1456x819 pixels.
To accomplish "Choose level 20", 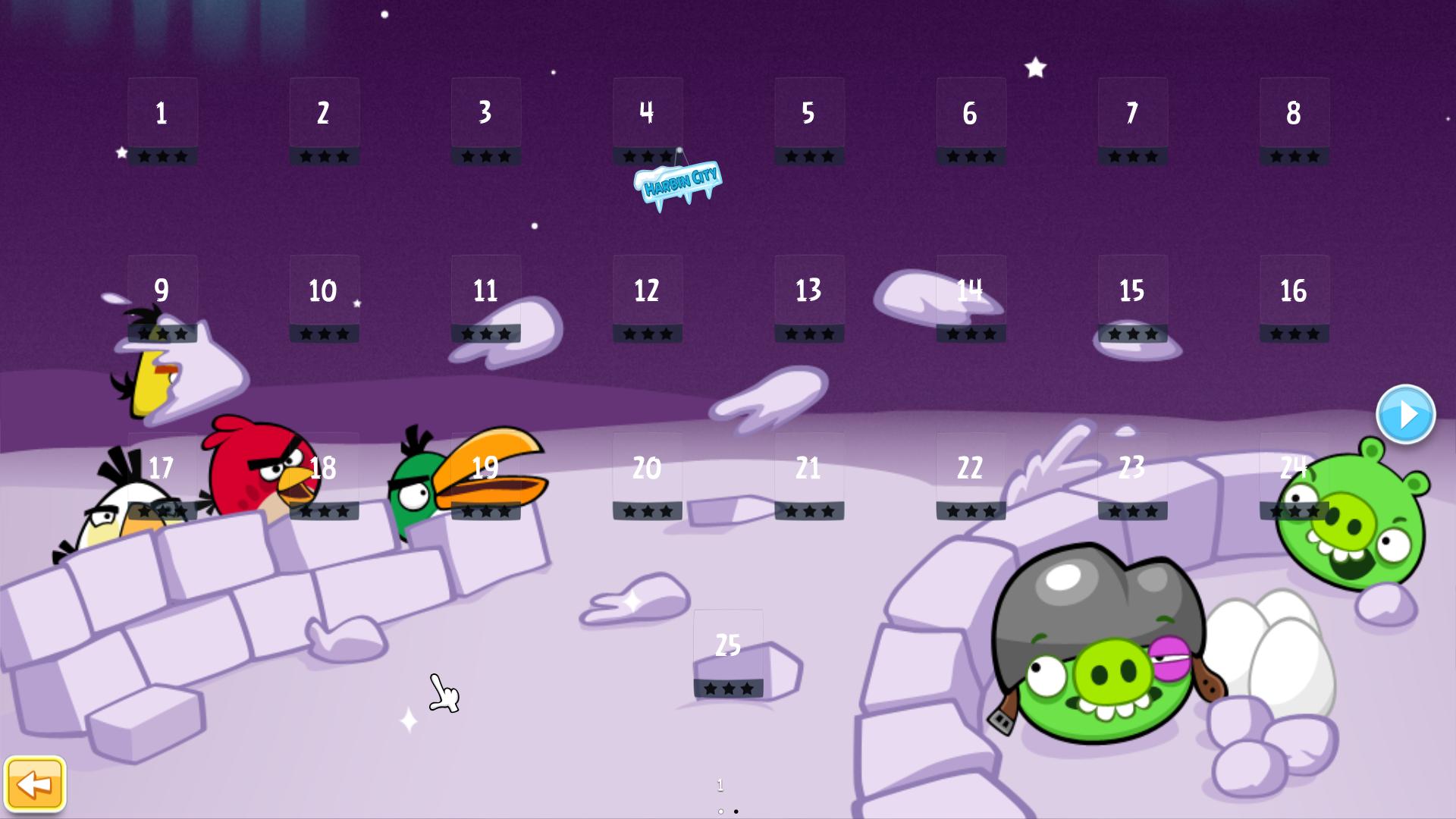I will click(x=647, y=475).
